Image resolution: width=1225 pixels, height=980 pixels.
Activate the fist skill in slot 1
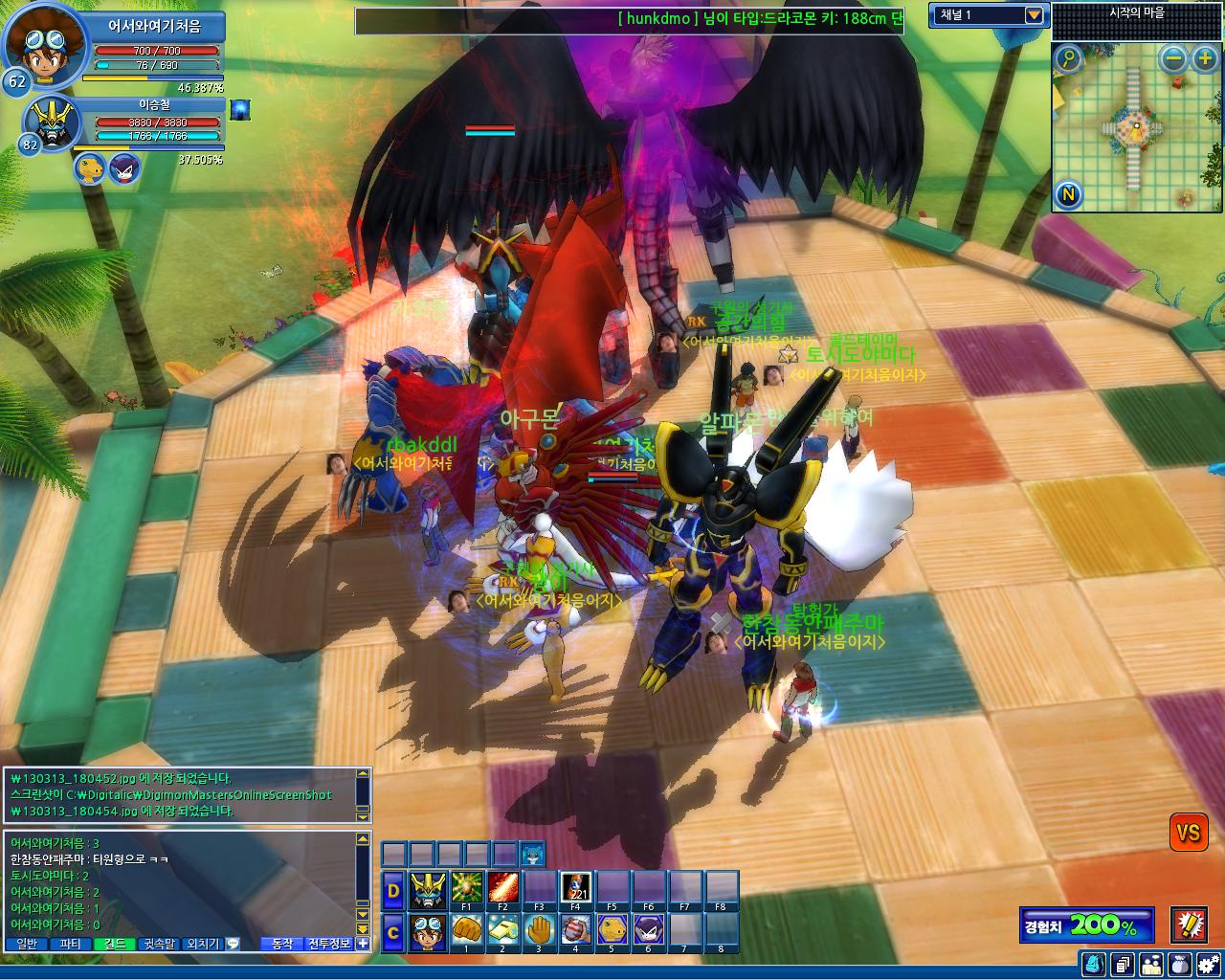pyautogui.click(x=465, y=929)
